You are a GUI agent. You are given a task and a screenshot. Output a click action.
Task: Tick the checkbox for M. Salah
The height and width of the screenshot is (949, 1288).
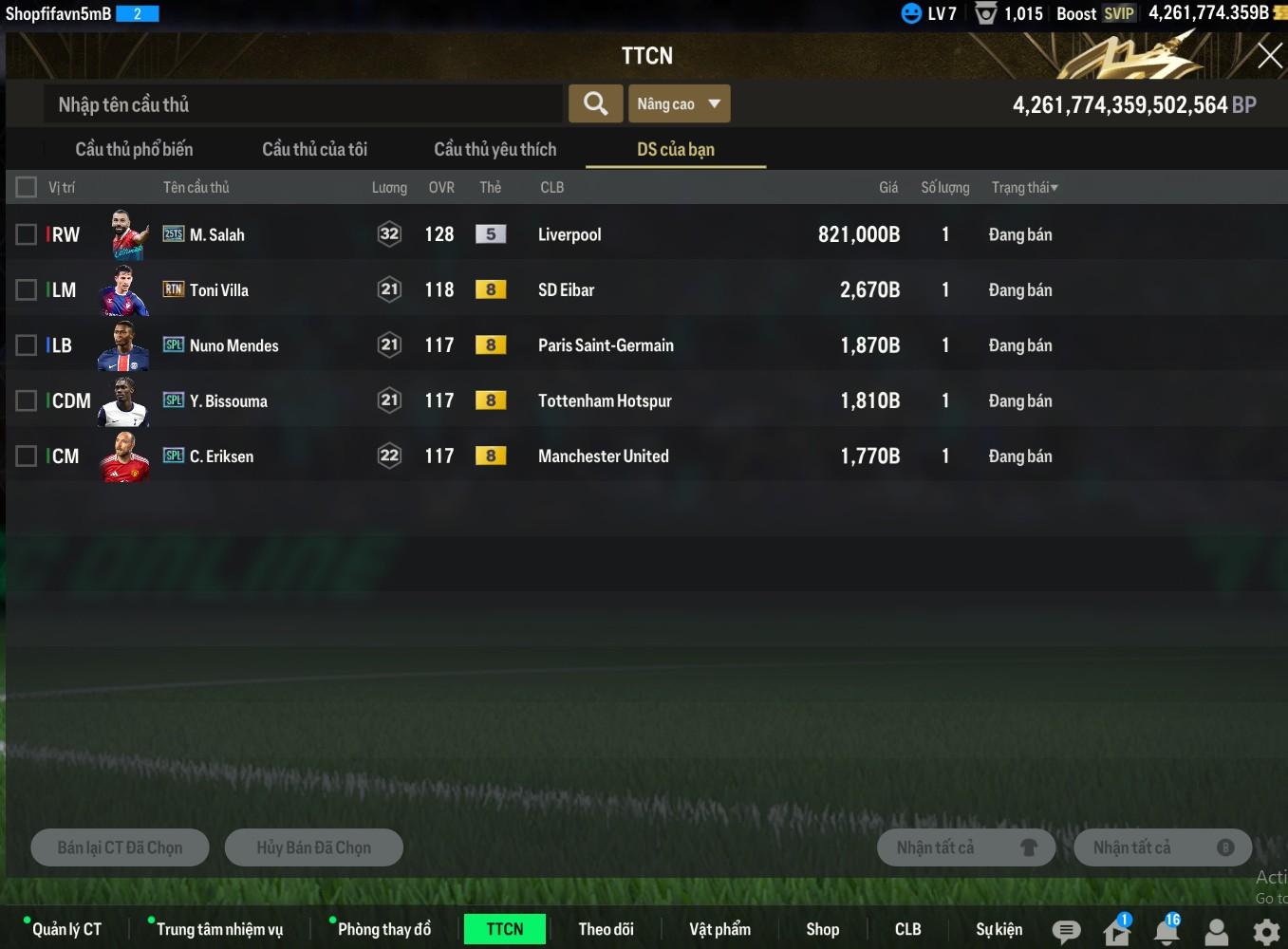[27, 234]
